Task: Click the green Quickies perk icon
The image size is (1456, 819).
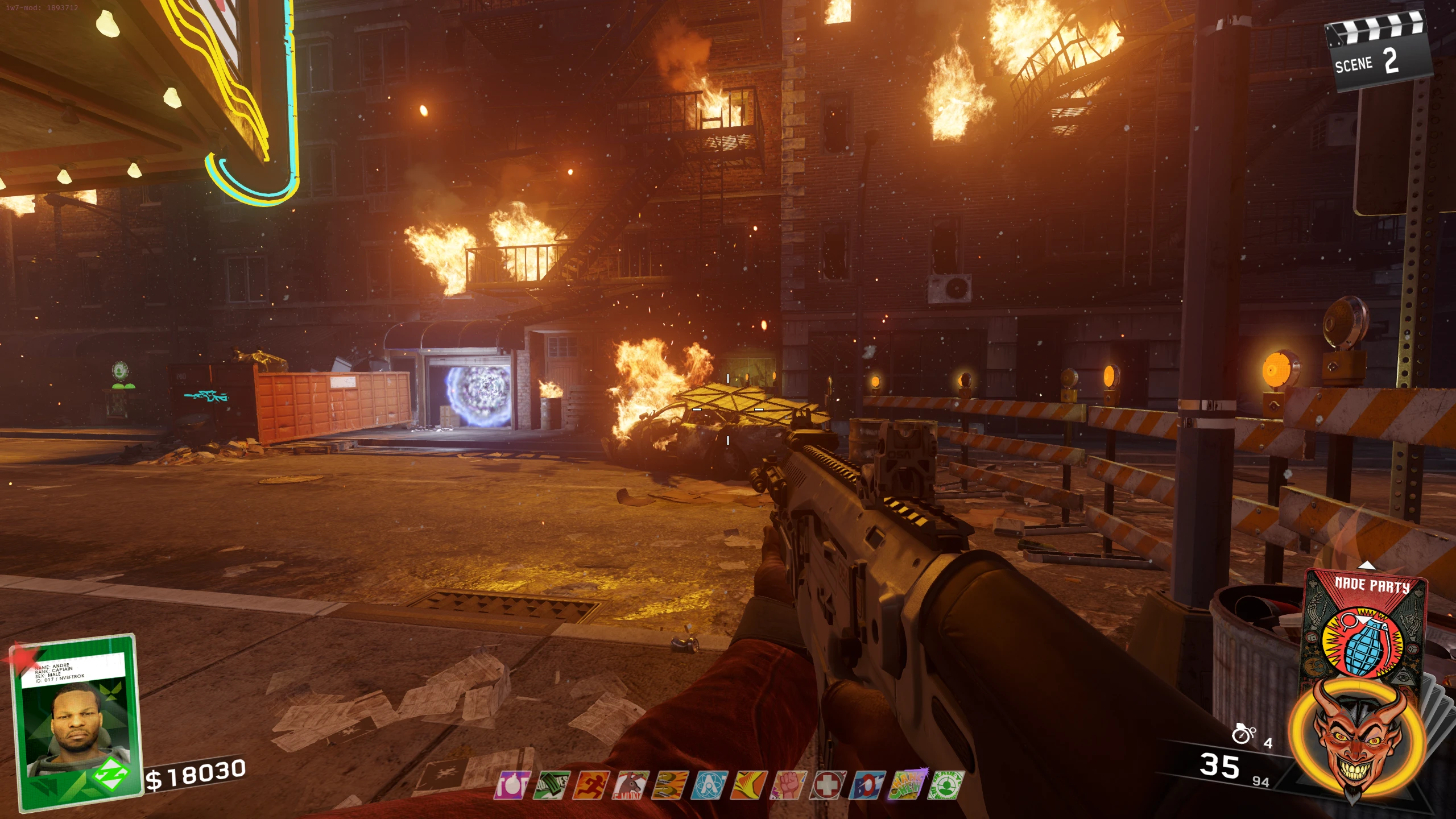Action: point(552,785)
